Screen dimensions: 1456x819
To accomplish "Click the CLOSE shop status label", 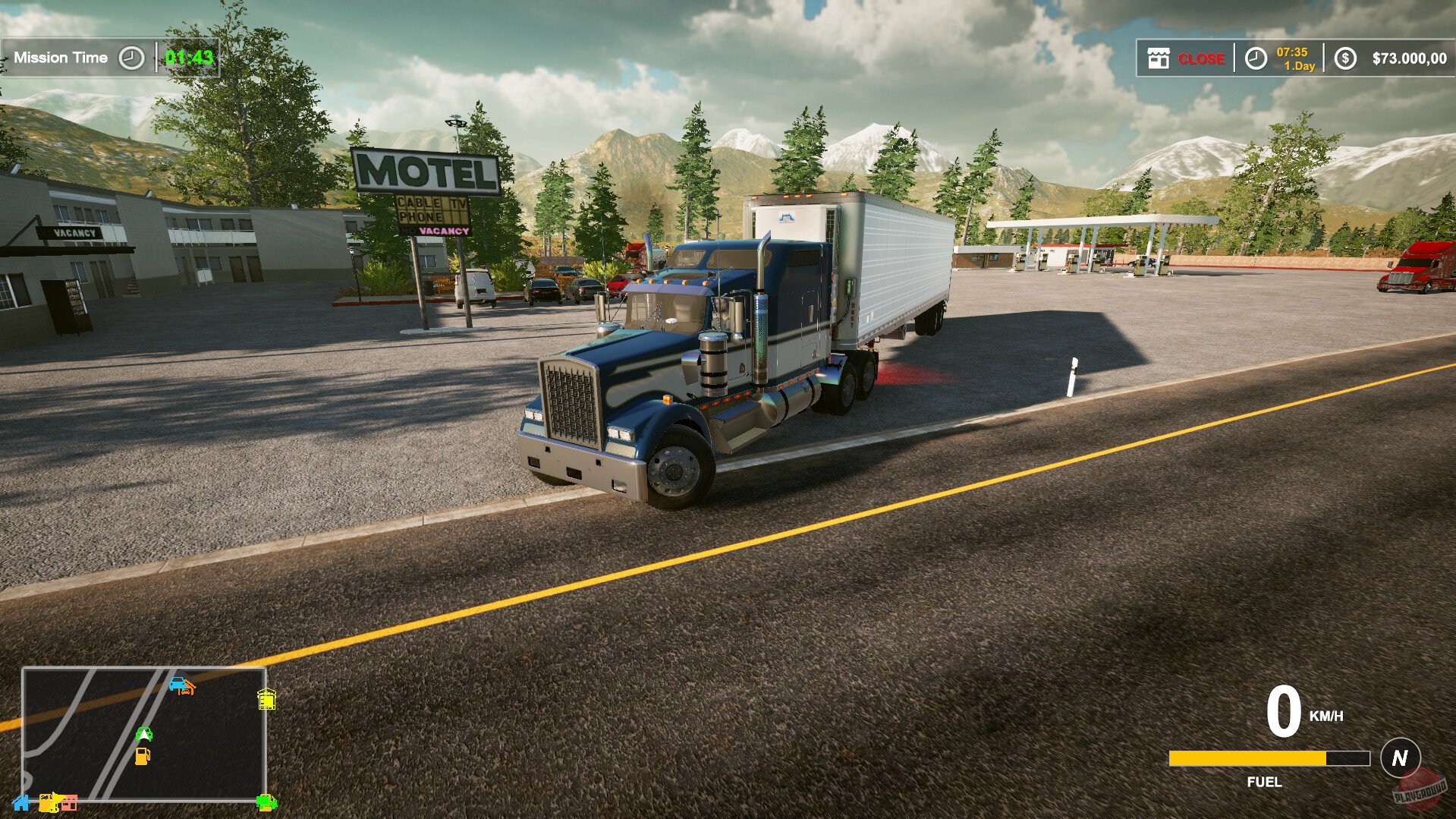I will pyautogui.click(x=1202, y=58).
